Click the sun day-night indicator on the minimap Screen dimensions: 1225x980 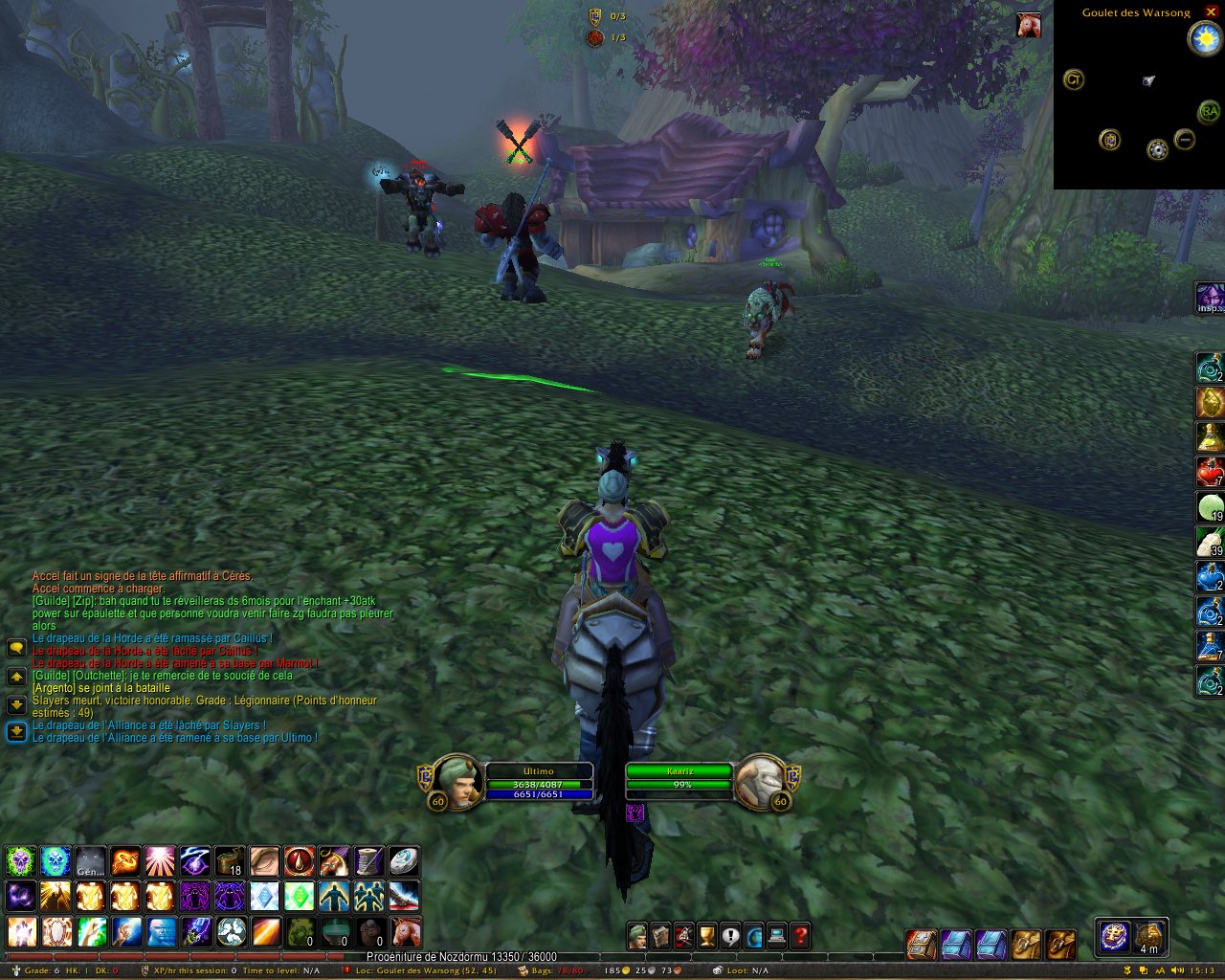1203,38
